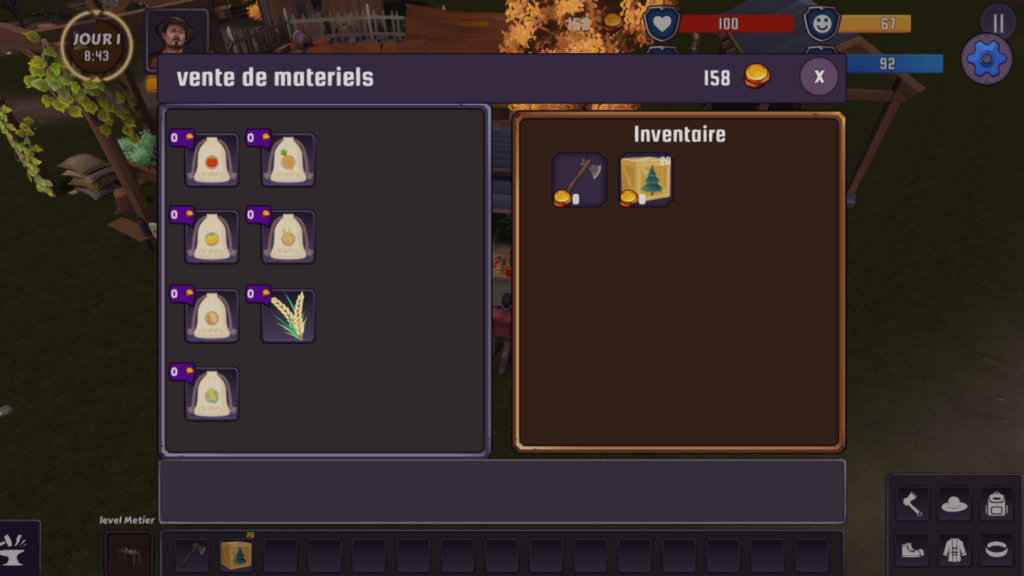Open the boots equipment slot
The image size is (1024, 576).
click(x=911, y=548)
